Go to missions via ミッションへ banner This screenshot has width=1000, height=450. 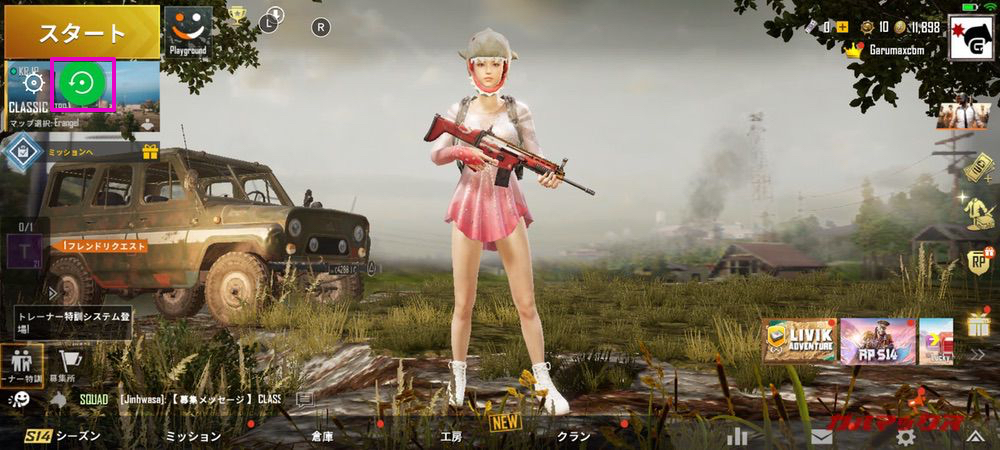[70, 151]
